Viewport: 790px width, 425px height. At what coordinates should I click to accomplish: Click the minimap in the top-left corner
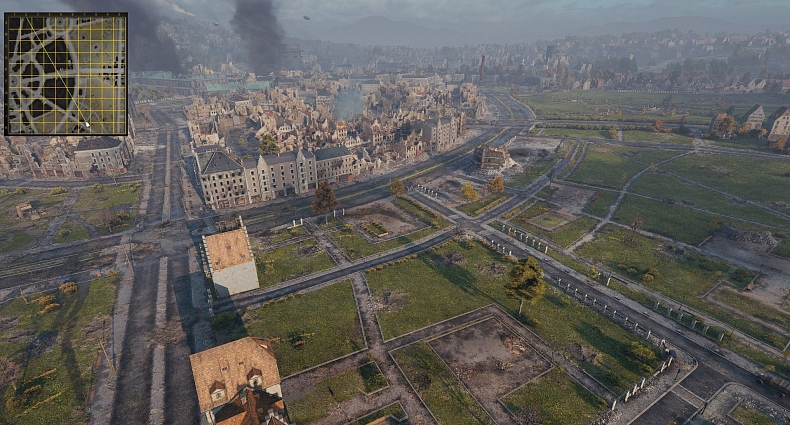tap(66, 74)
